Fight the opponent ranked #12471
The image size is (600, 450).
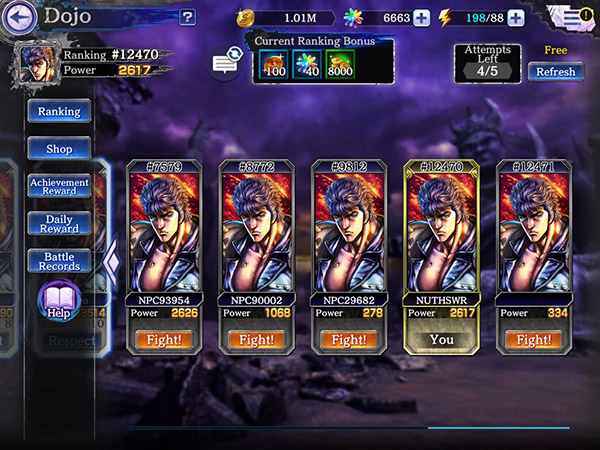533,340
